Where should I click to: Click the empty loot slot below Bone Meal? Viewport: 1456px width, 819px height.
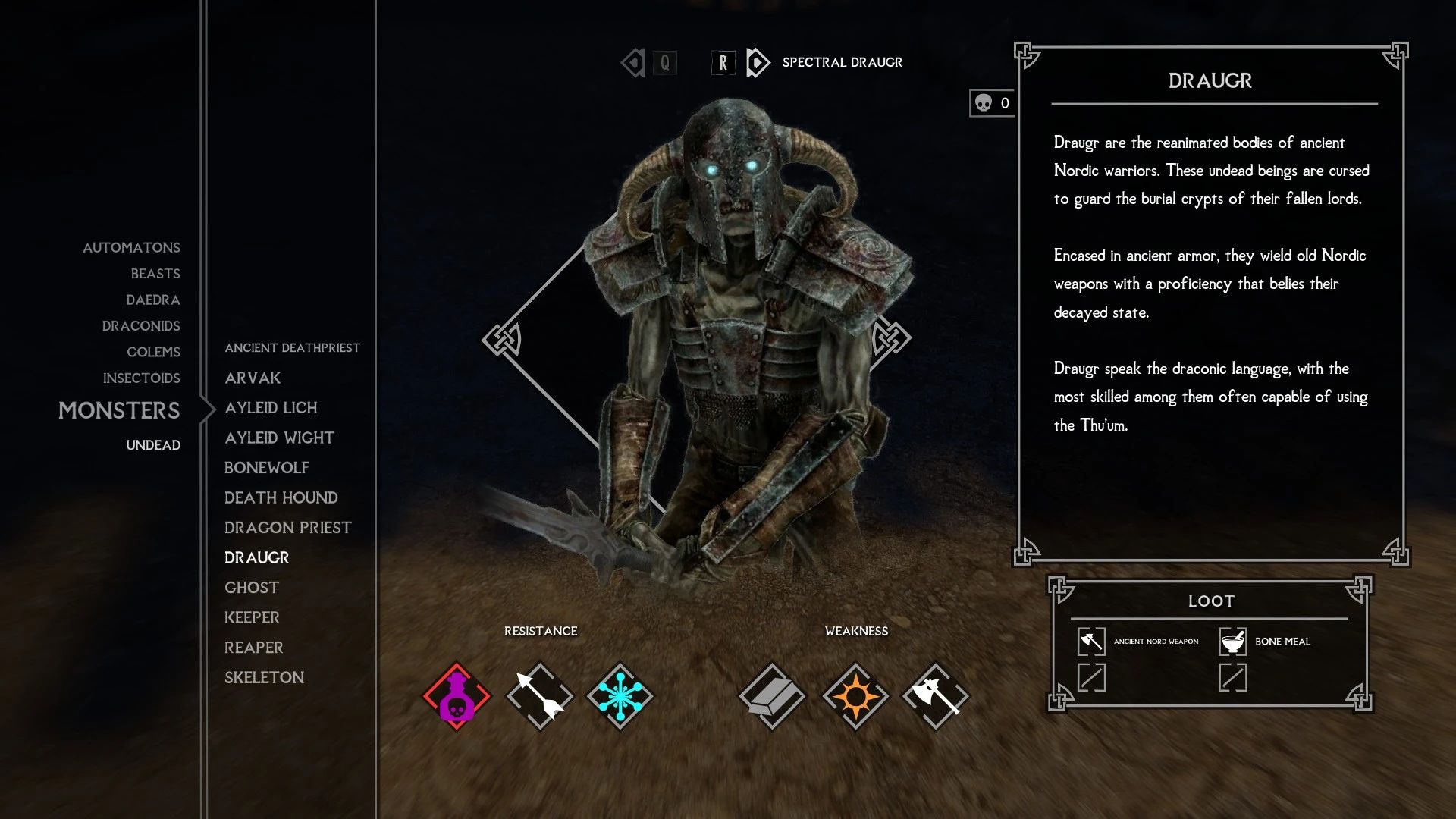pyautogui.click(x=1232, y=677)
